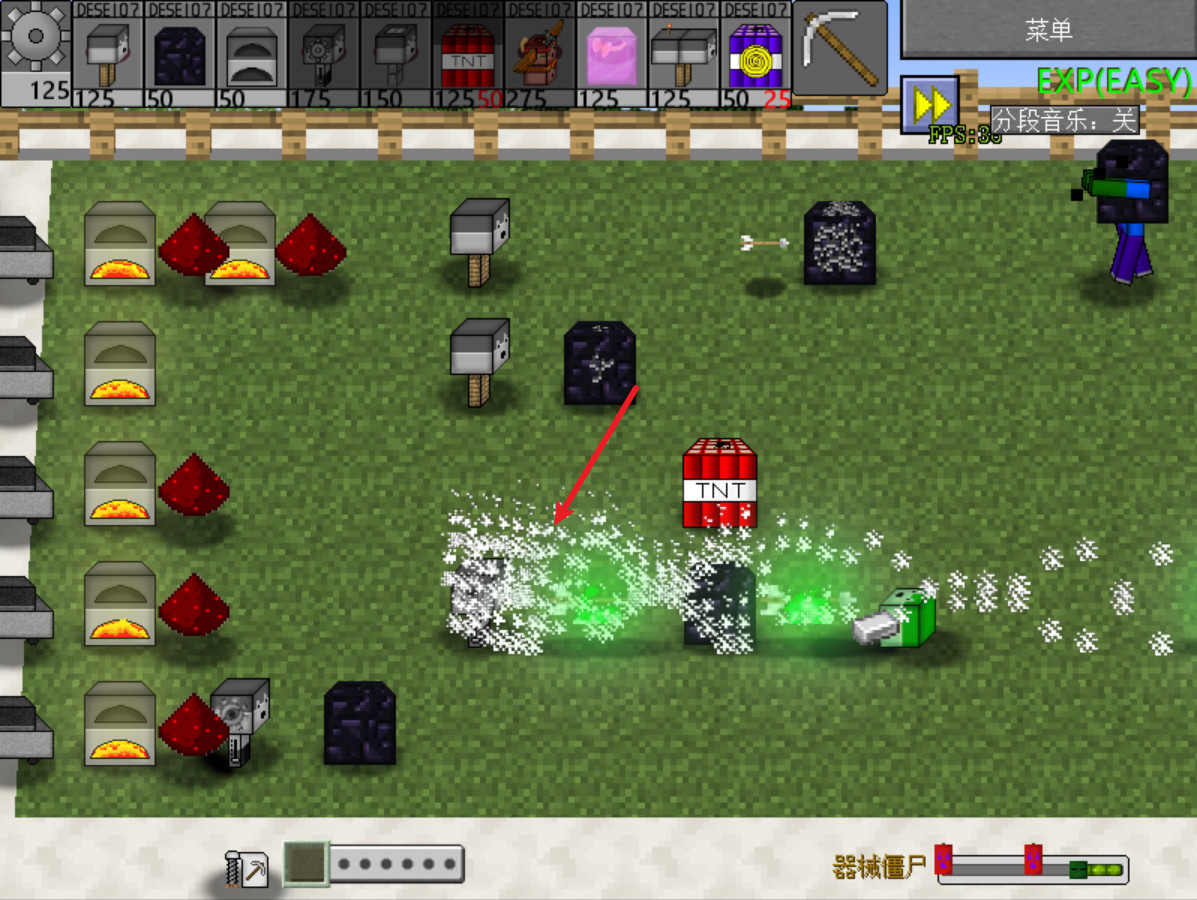
Task: Select the card costing 150
Action: (396, 54)
